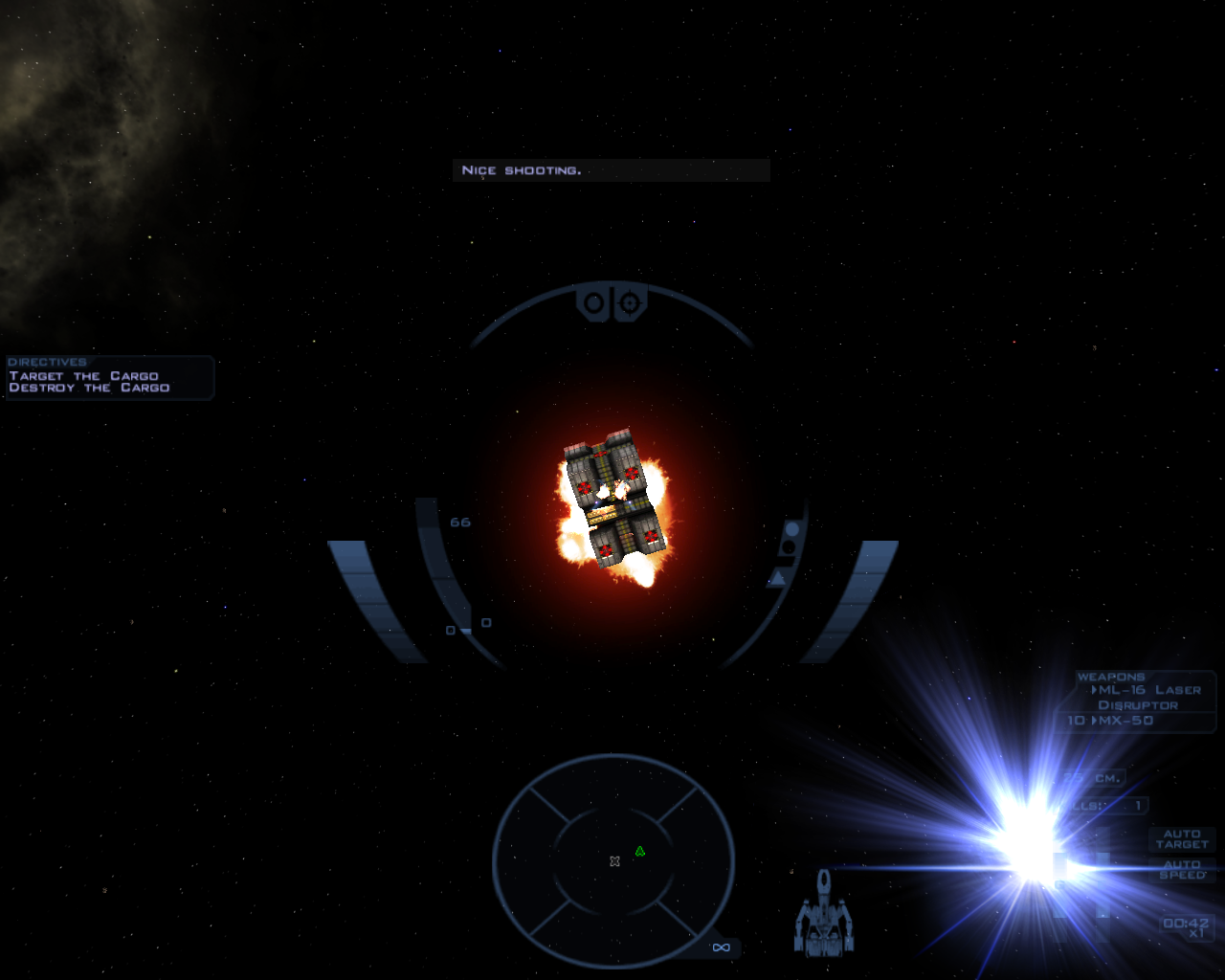The width and height of the screenshot is (1225, 980).
Task: Toggle the Auto Target indicator
Action: (x=1182, y=839)
